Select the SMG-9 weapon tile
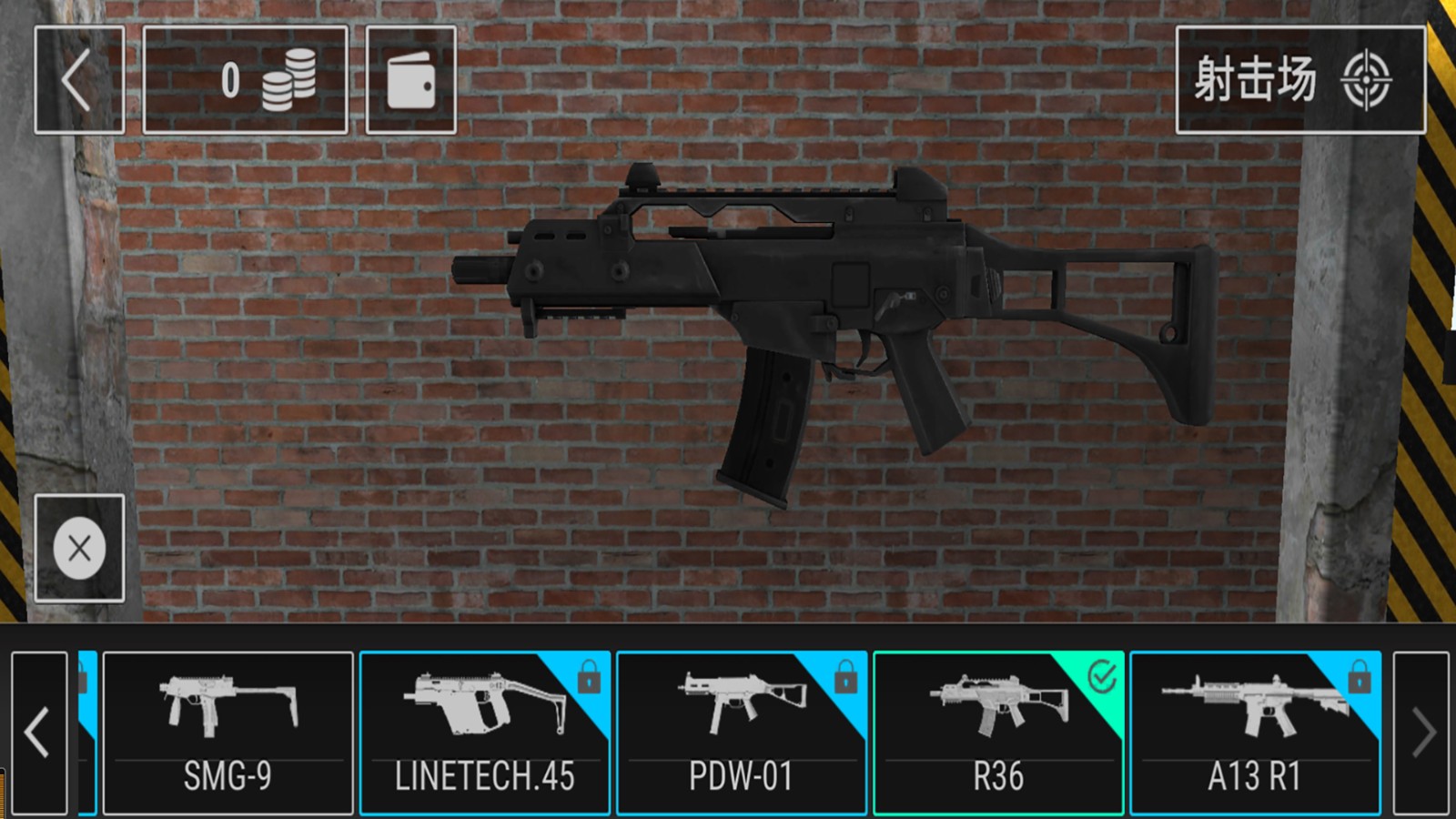Screen dimensions: 1456x819 227,733
